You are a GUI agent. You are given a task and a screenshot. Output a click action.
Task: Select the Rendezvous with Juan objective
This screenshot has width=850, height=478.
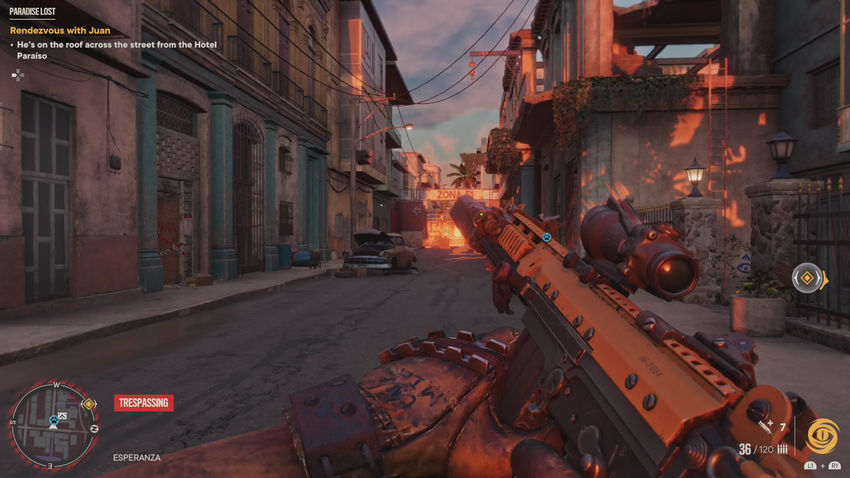[x=60, y=31]
